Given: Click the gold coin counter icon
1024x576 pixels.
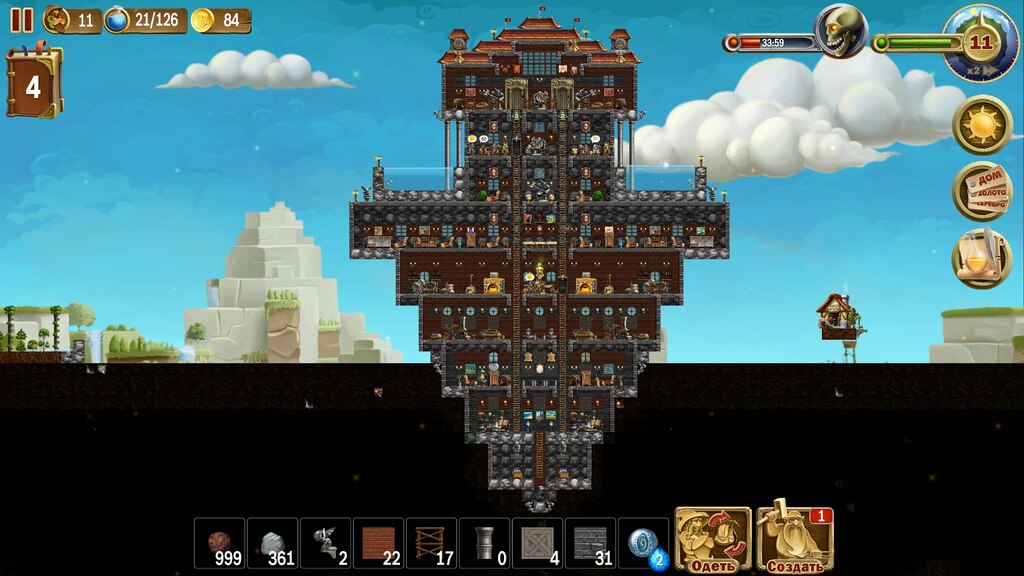Looking at the screenshot, I should pyautogui.click(x=203, y=20).
